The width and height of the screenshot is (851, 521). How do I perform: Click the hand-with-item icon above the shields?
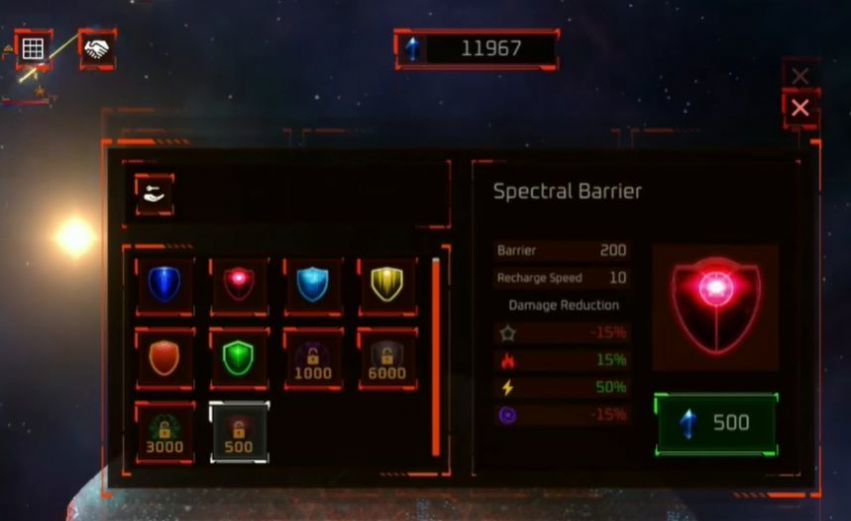[x=155, y=194]
